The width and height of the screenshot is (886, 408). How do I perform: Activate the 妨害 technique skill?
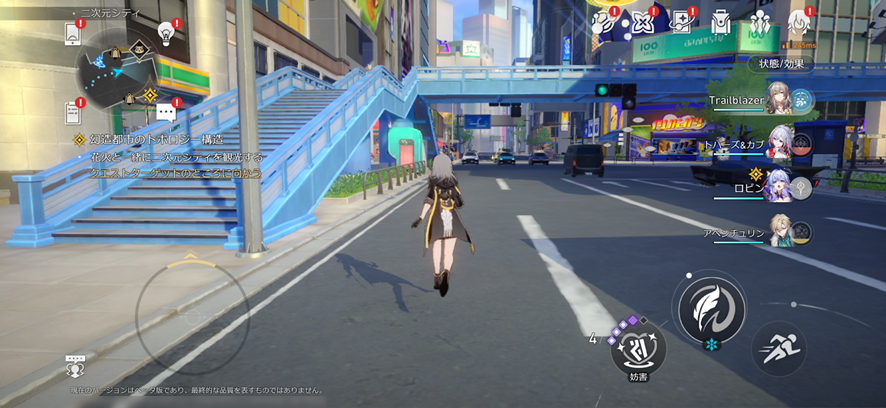(x=638, y=350)
